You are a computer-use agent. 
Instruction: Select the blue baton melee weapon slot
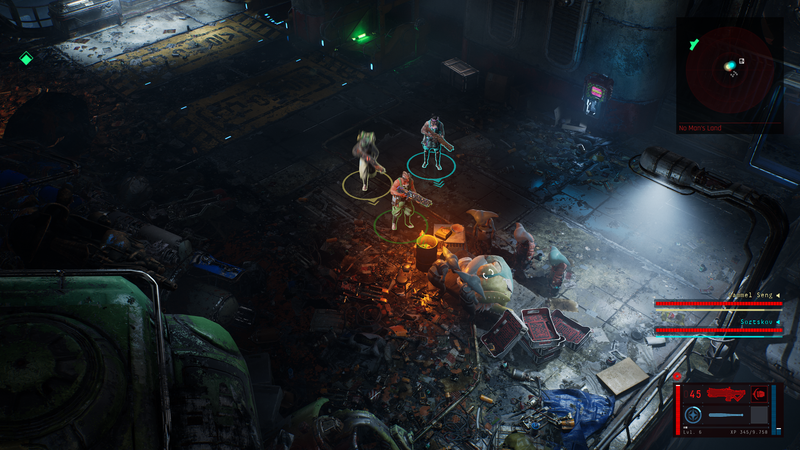(x=727, y=415)
